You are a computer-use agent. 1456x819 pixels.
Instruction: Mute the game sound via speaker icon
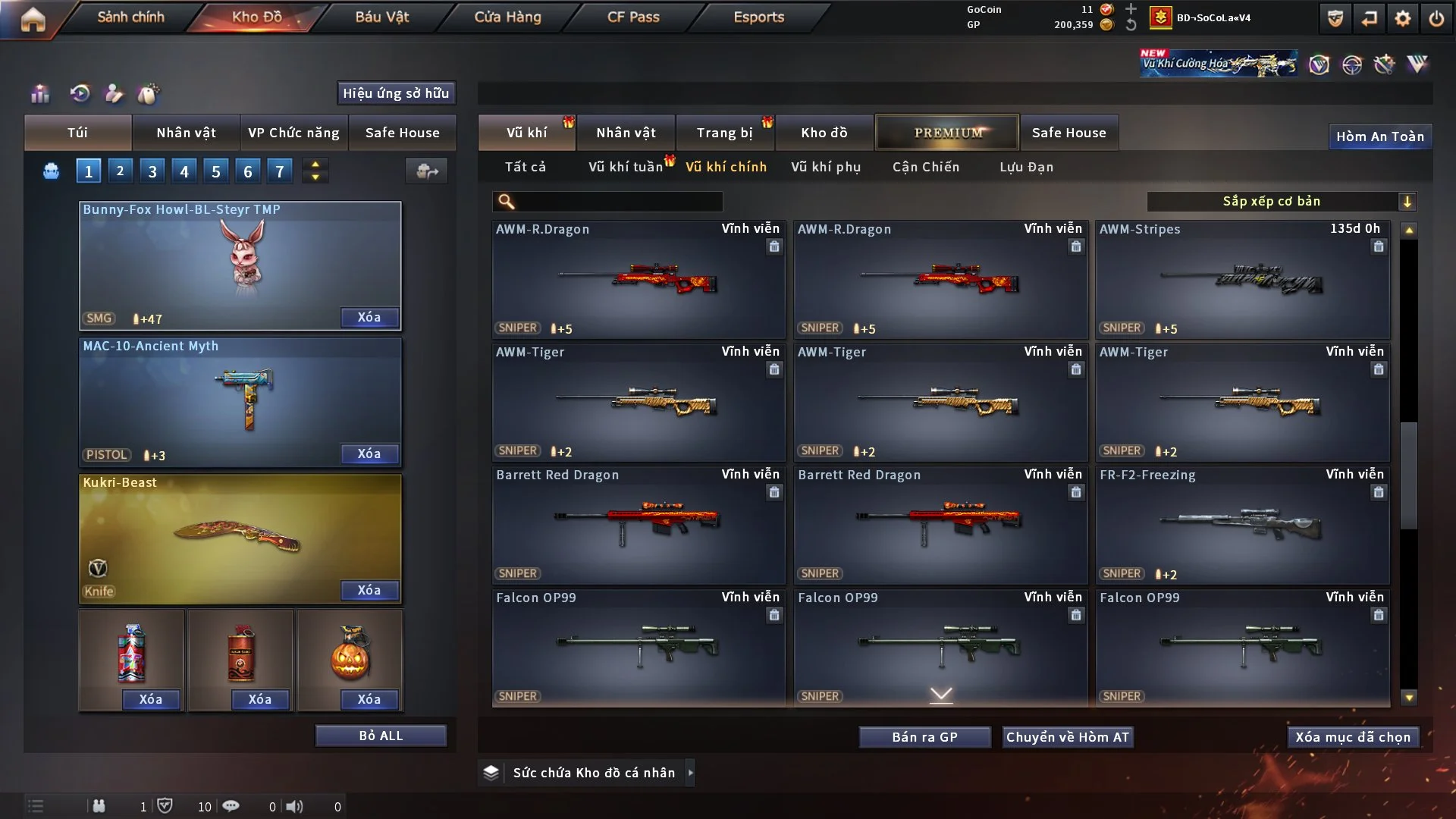[x=295, y=806]
